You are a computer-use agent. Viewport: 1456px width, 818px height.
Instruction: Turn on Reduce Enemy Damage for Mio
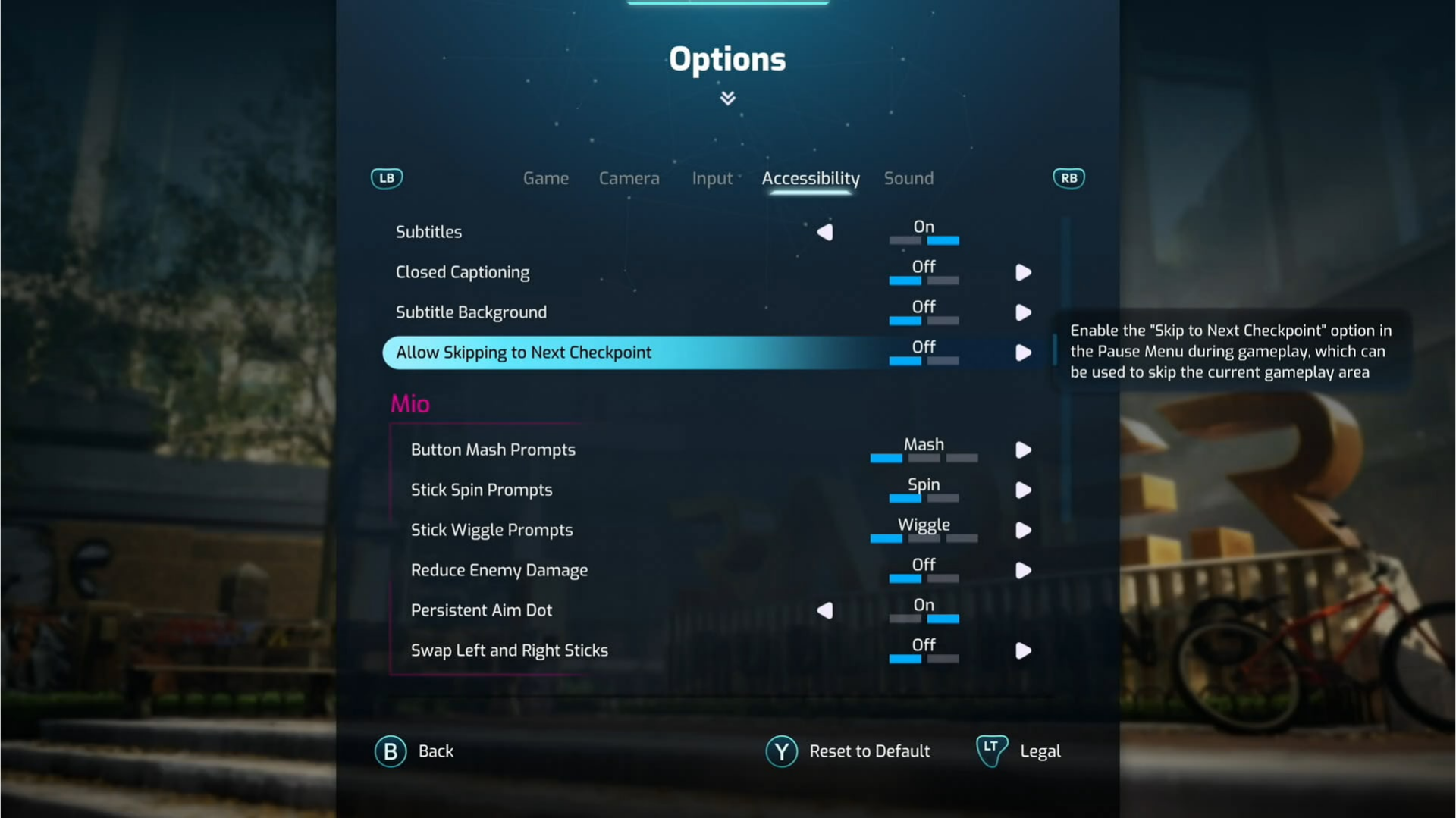pyautogui.click(x=1023, y=570)
